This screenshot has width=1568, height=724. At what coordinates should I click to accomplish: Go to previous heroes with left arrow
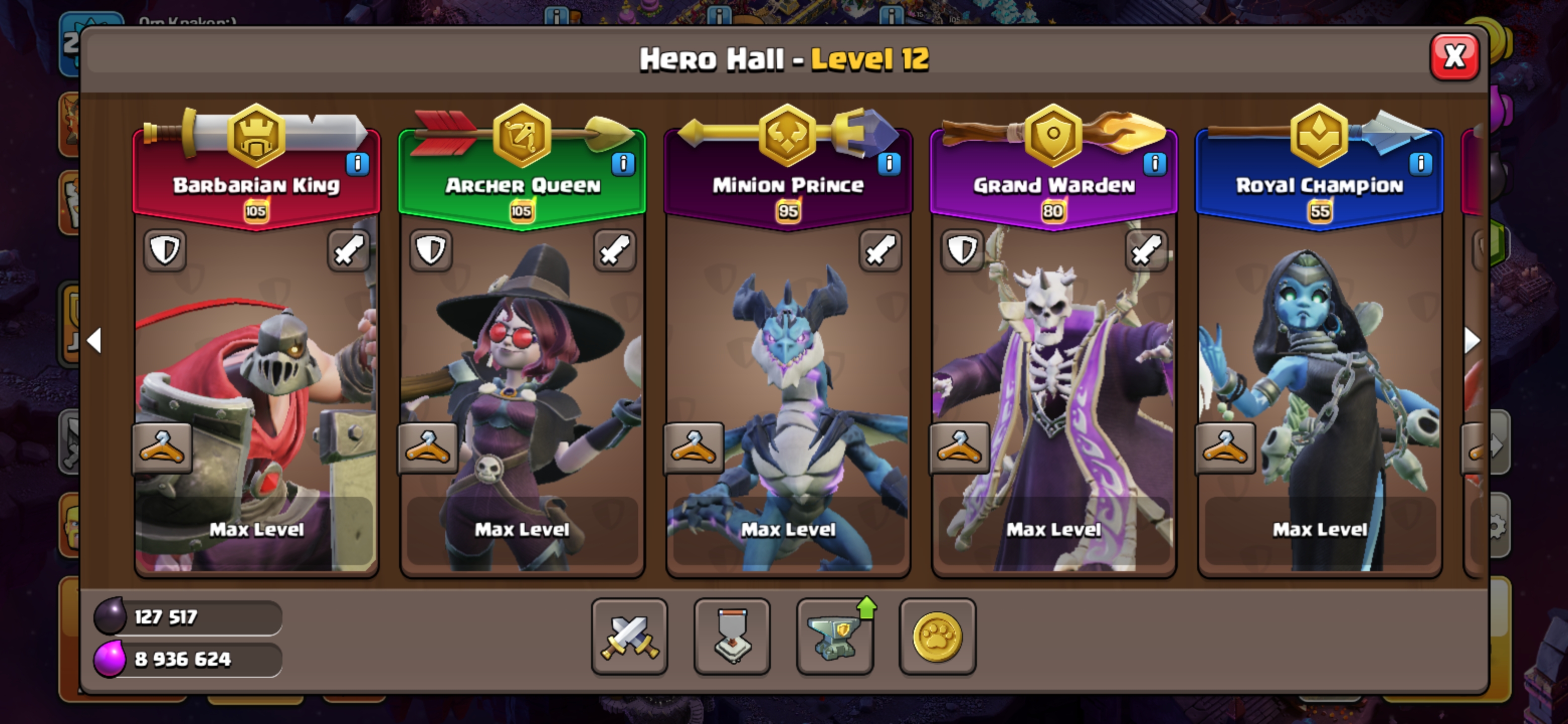(95, 340)
